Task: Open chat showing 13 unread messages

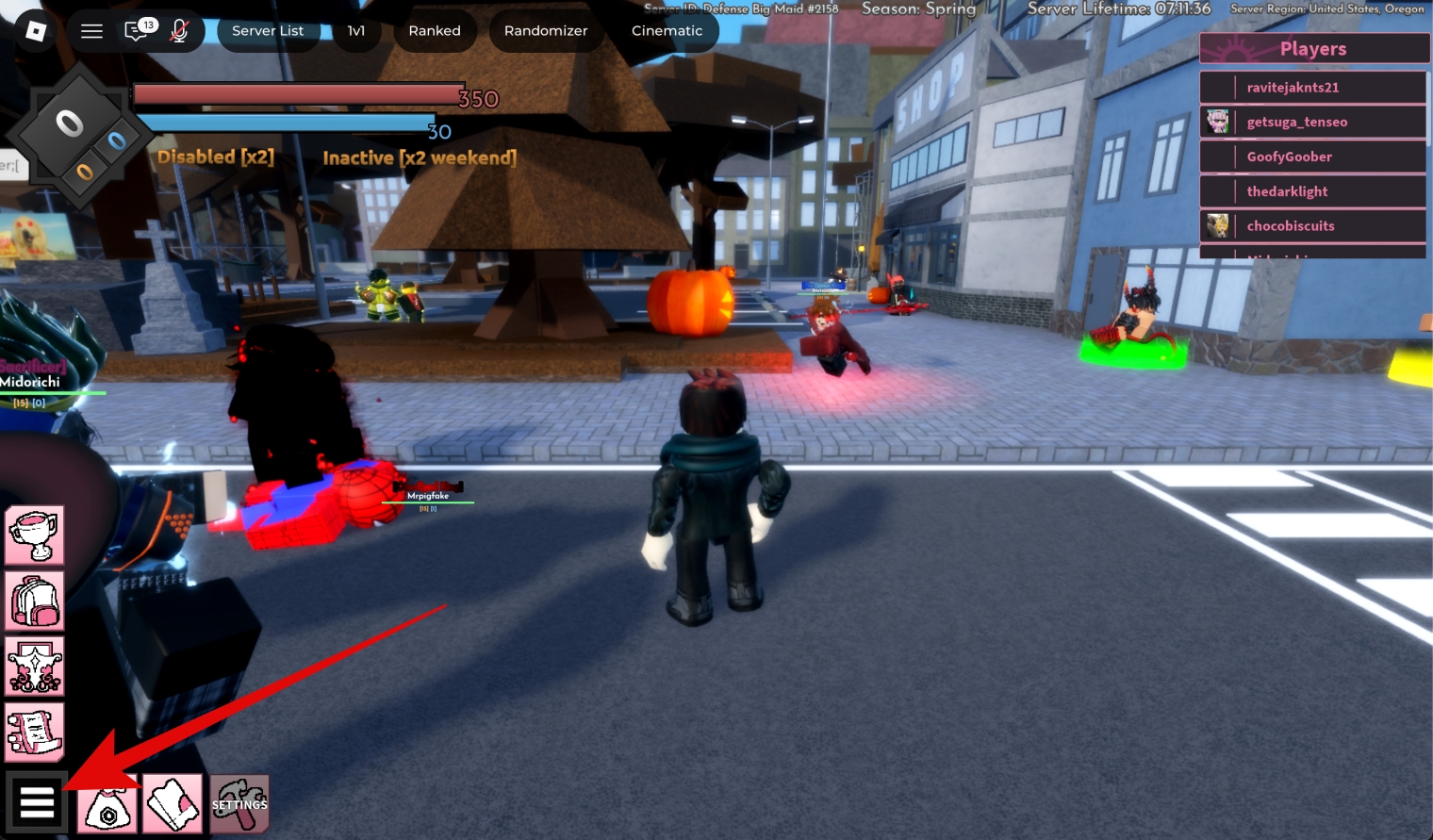Action: [136, 30]
